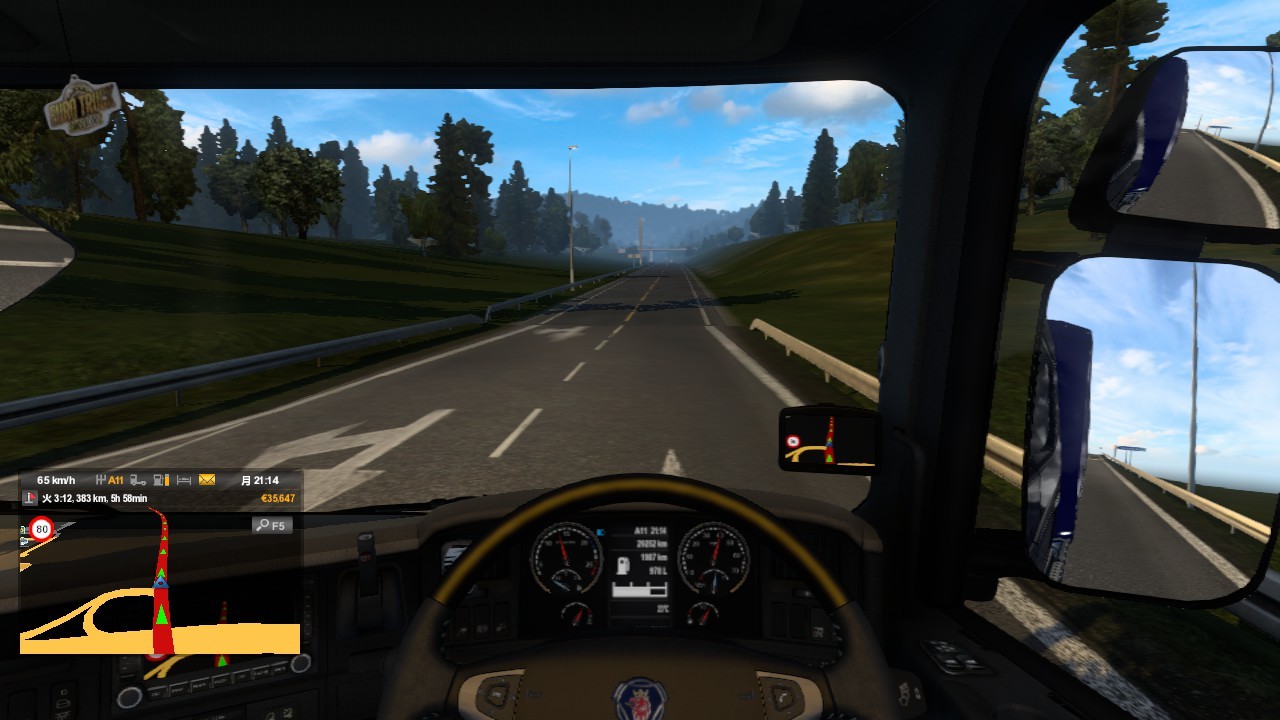Open the yellow mail envelope icon

[207, 480]
